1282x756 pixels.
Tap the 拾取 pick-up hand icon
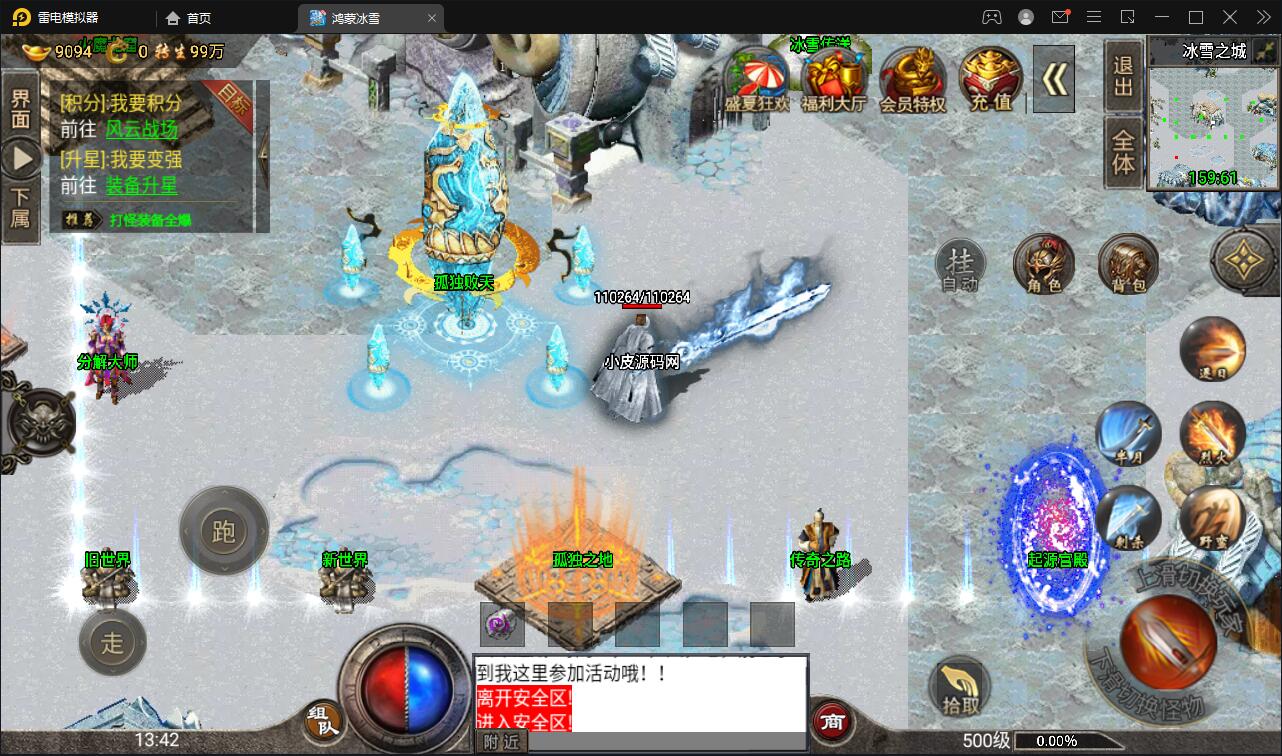click(961, 686)
